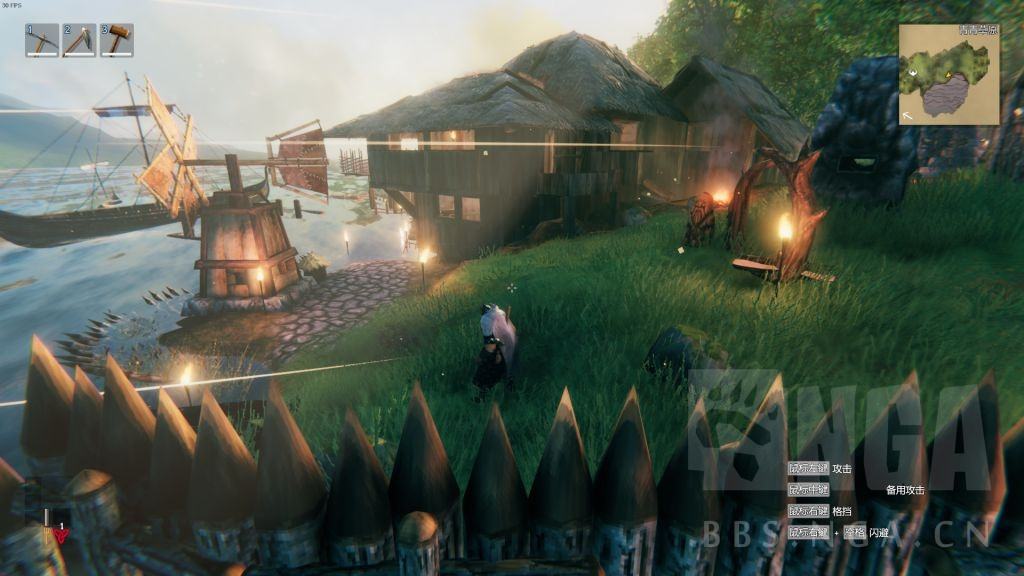Choose the hammer in hotbar slot 3
This screenshot has width=1024, height=576.
(116, 40)
